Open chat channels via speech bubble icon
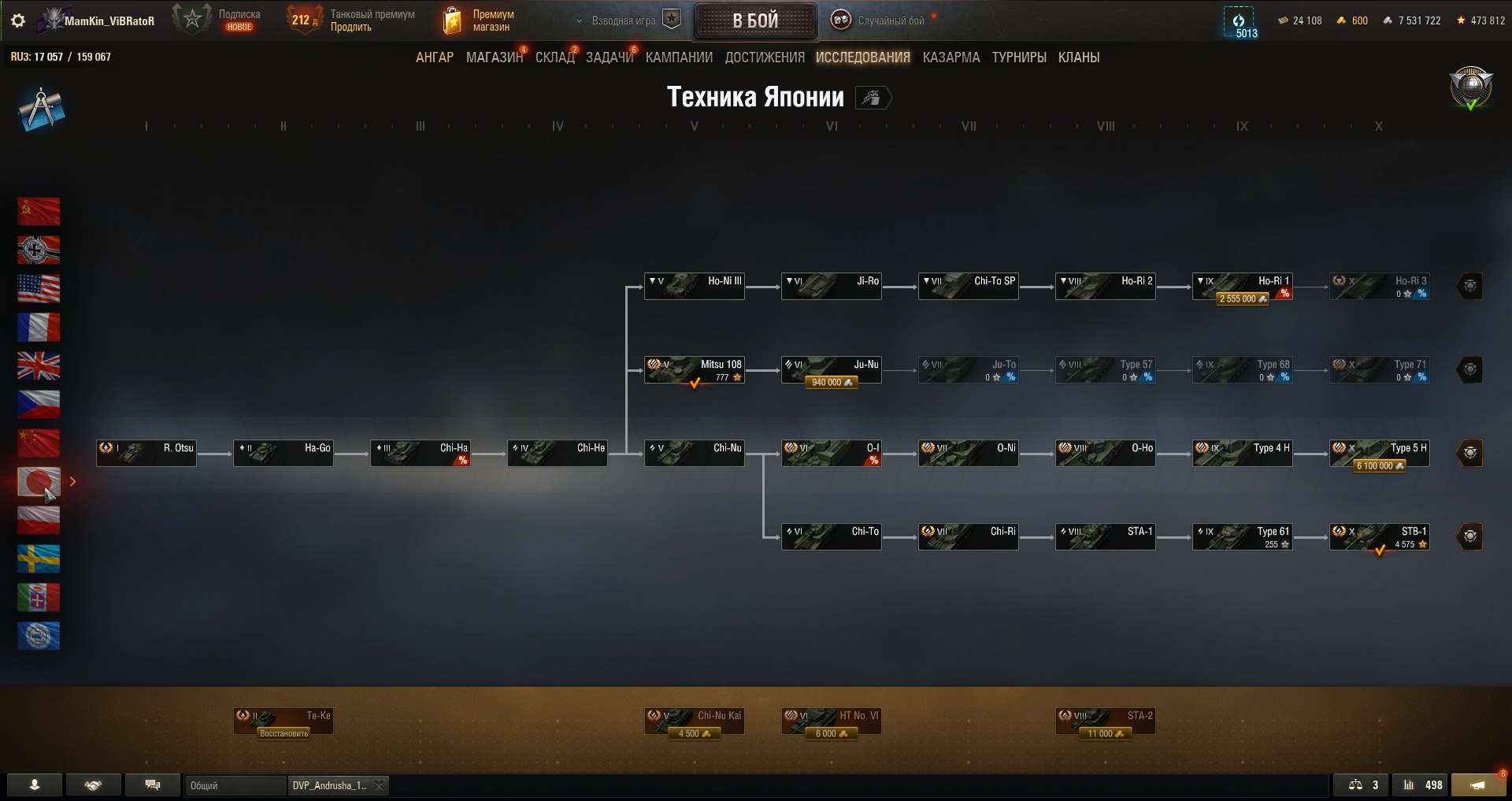 pos(153,785)
